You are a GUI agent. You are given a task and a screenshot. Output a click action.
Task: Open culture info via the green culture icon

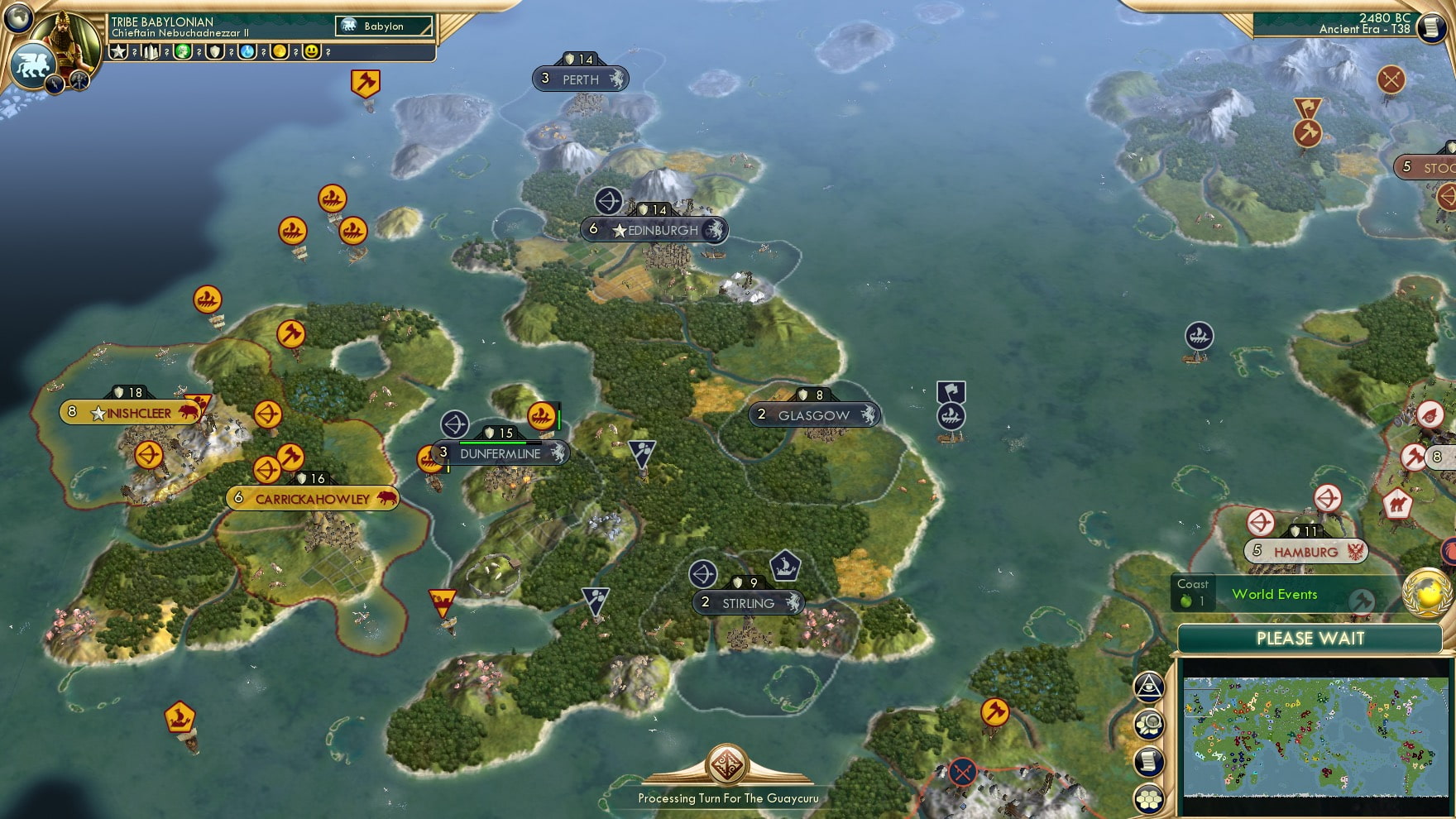pyautogui.click(x=184, y=52)
